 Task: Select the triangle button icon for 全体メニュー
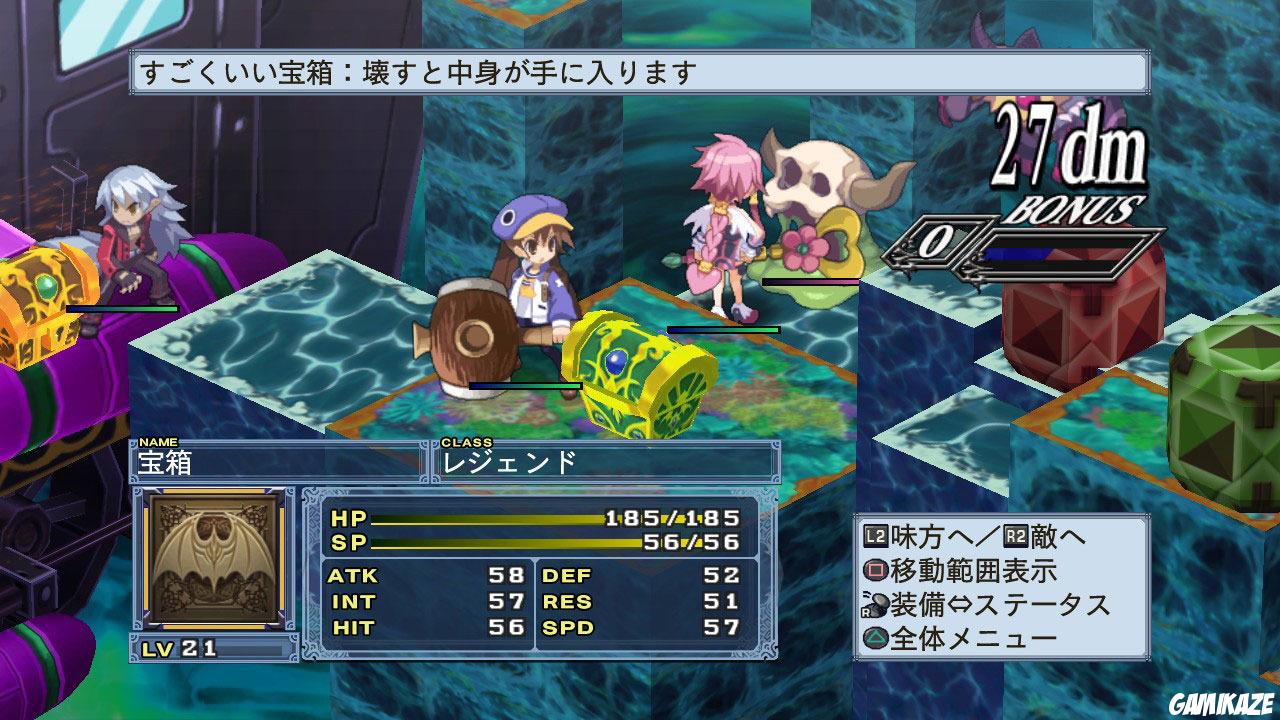click(x=877, y=638)
